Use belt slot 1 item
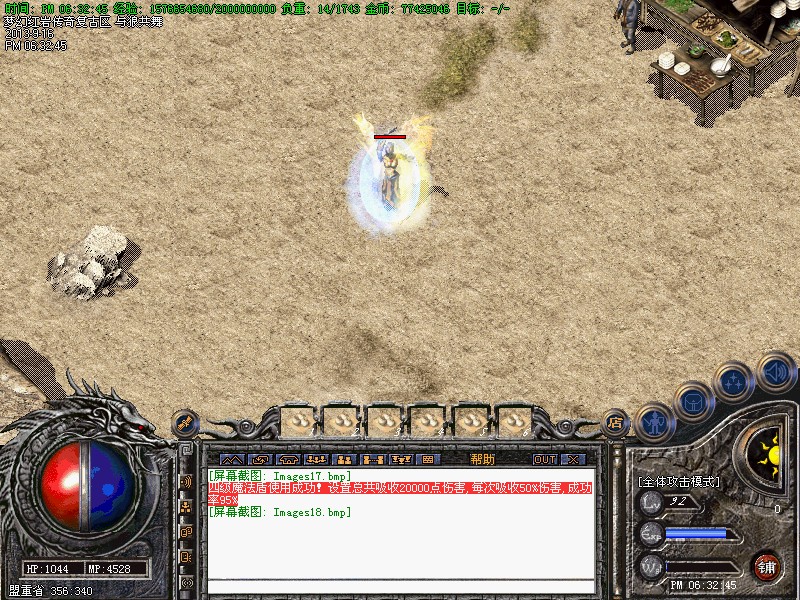 pyautogui.click(x=299, y=421)
